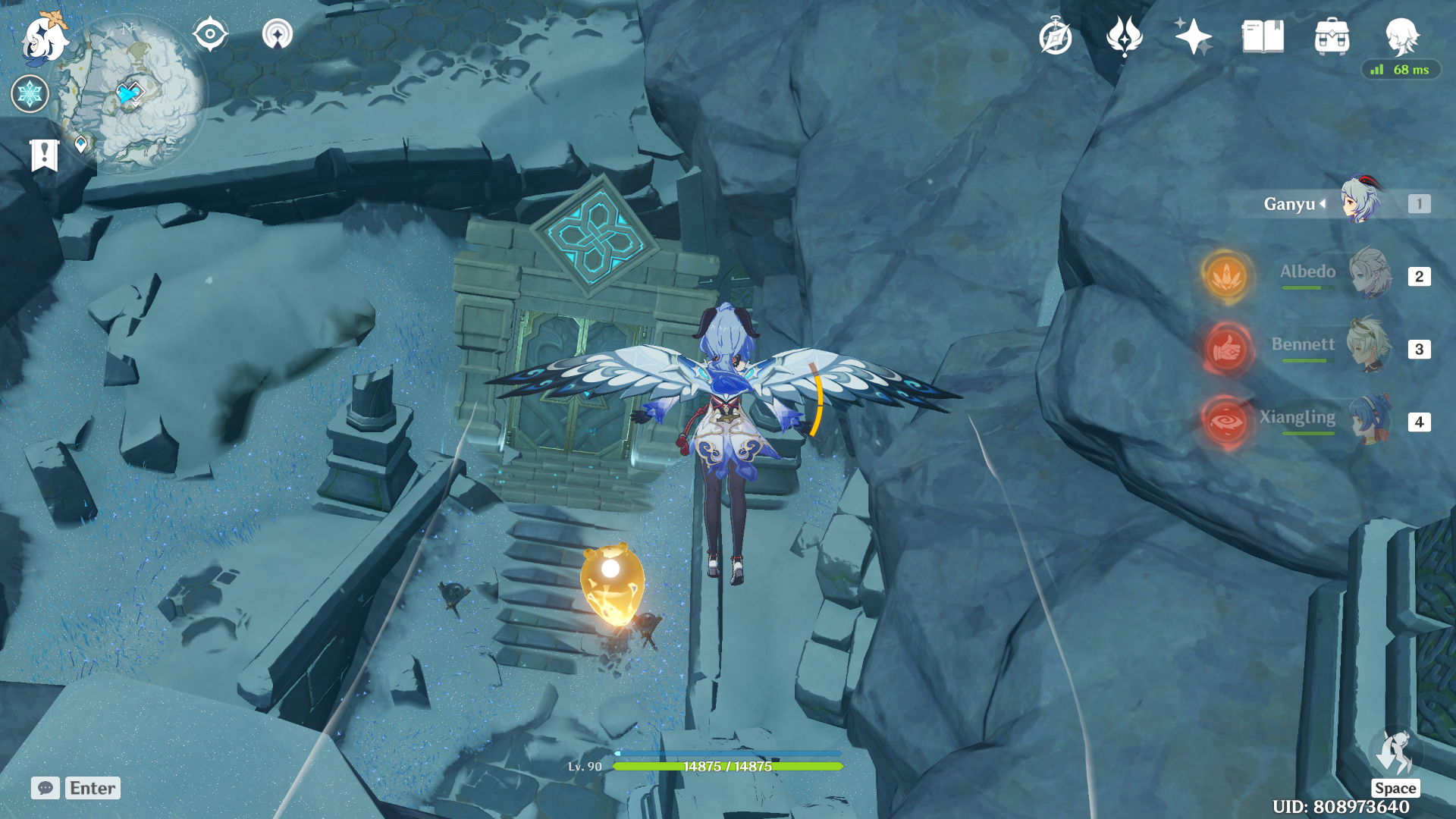
Task: Activate Bennett's elemental burst icon
Action: [x=1226, y=349]
